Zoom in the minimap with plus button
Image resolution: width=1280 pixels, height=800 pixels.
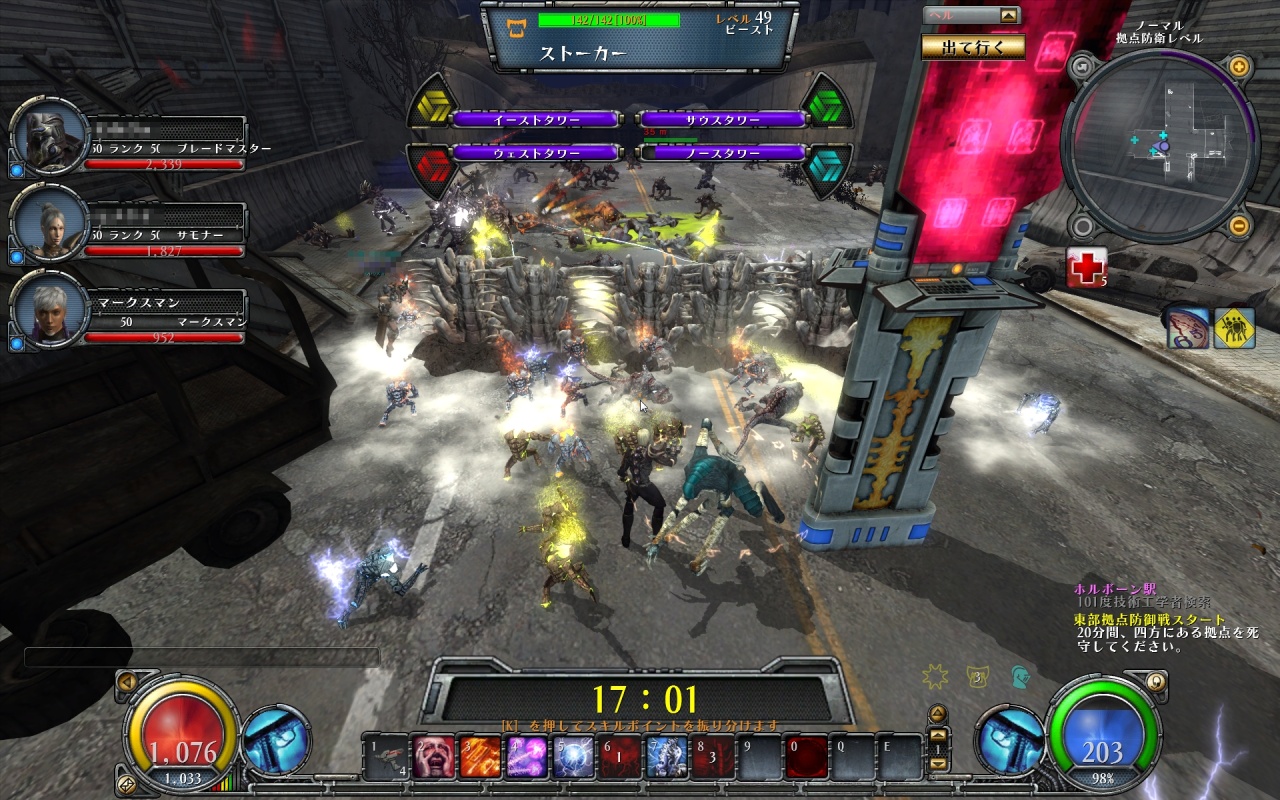pos(1238,68)
